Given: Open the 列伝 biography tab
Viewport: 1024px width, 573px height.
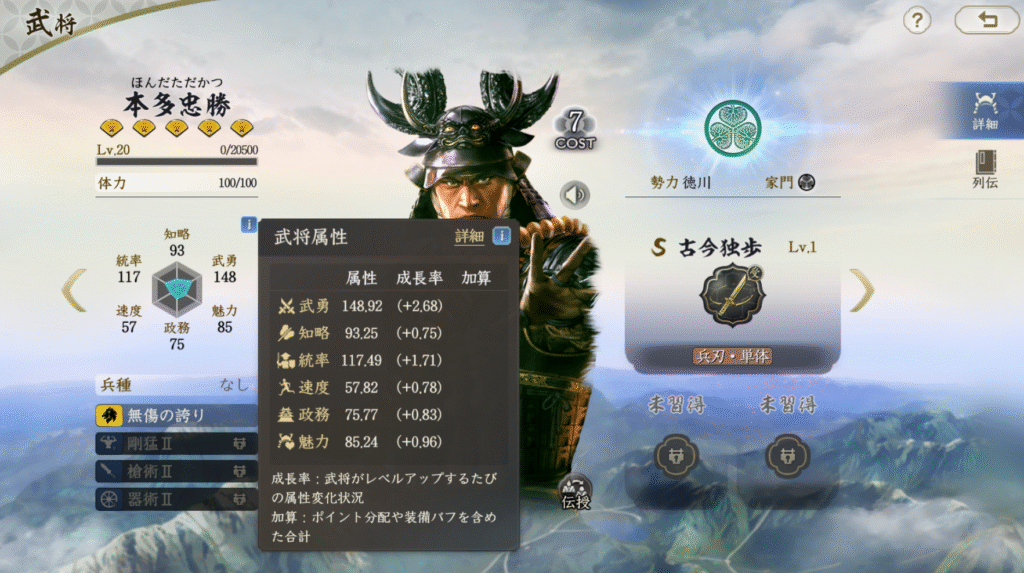Looking at the screenshot, I should (x=985, y=170).
